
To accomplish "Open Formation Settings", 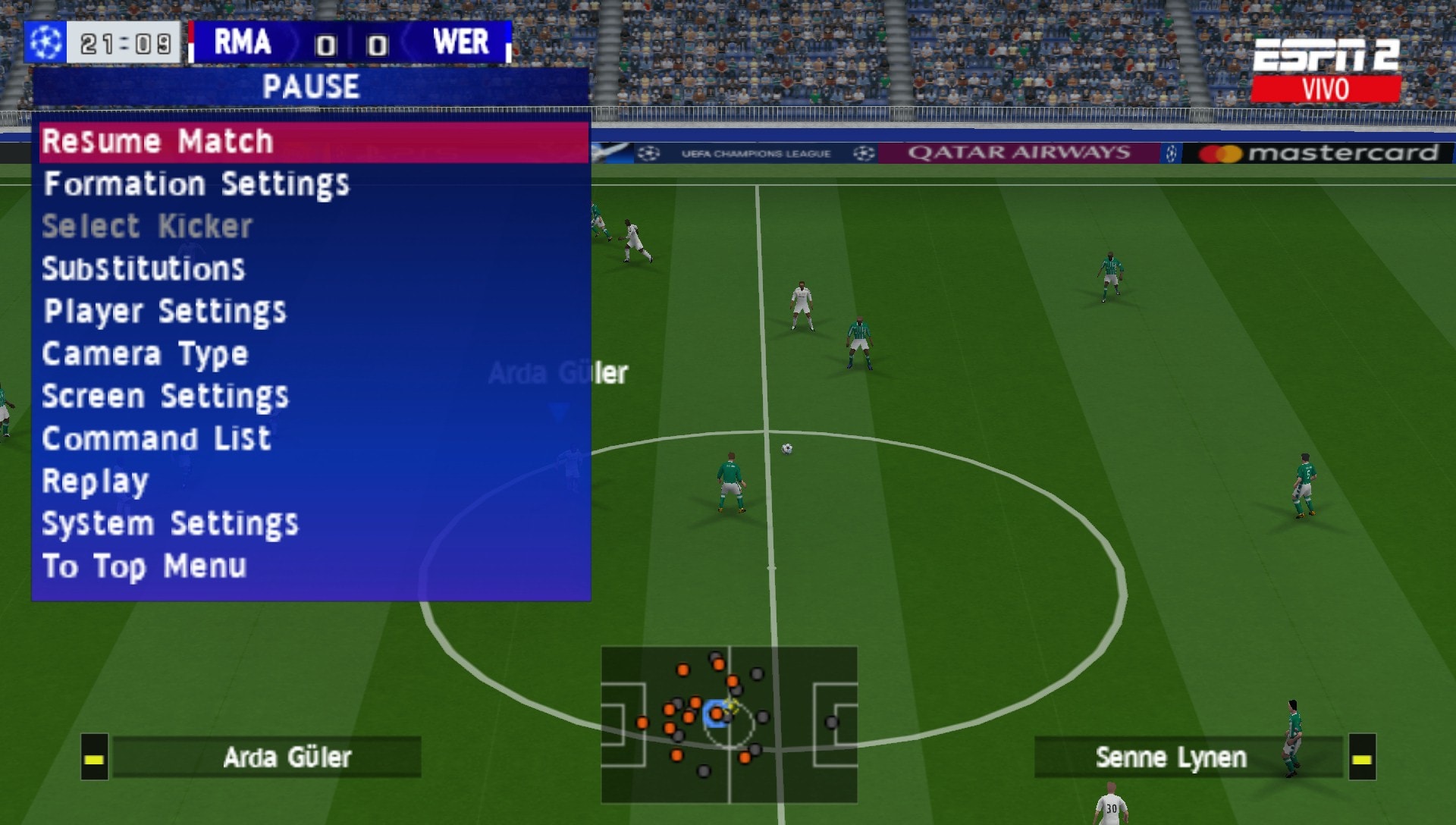I will [x=197, y=184].
